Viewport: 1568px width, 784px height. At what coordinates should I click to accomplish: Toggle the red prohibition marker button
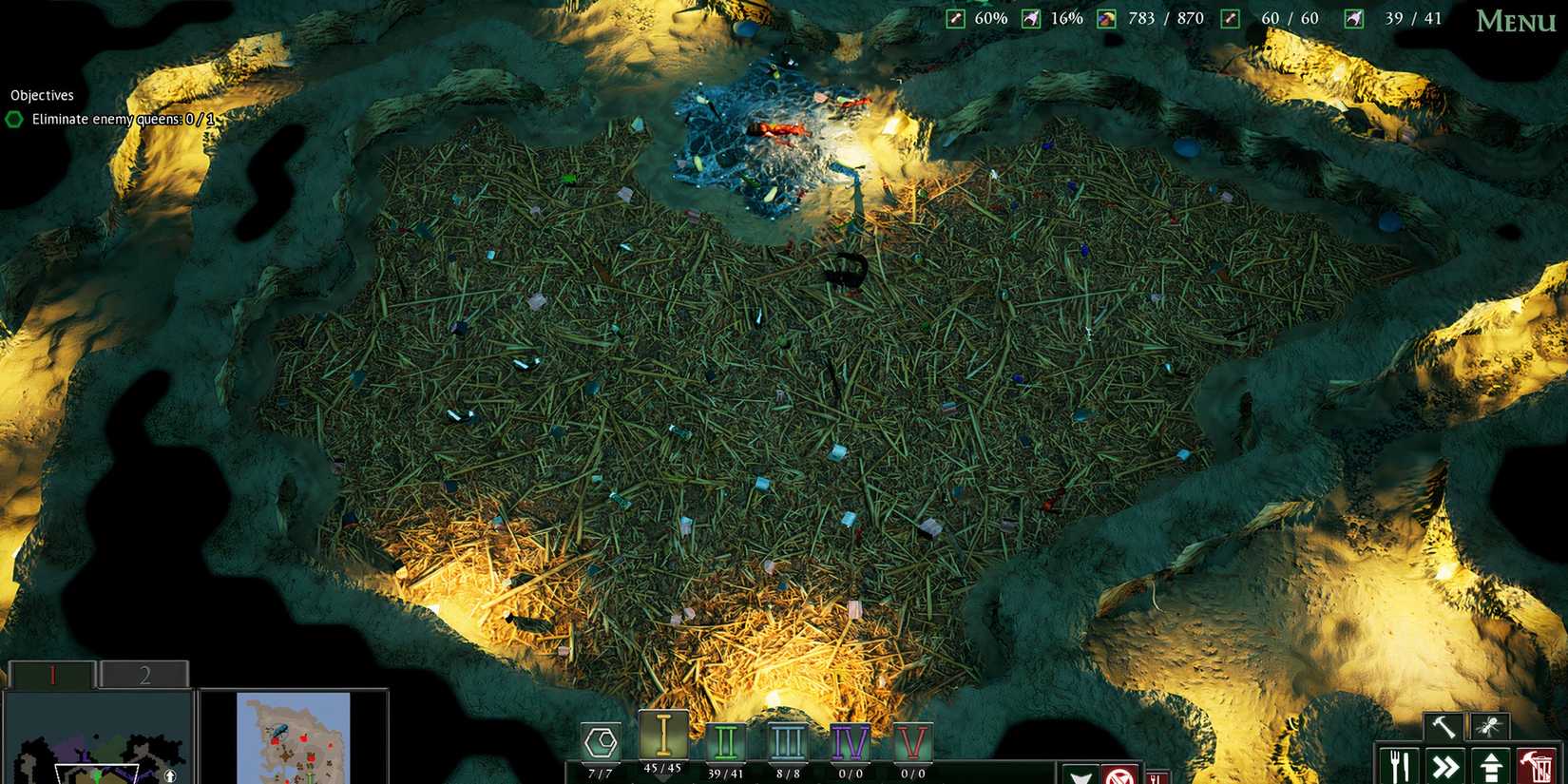pyautogui.click(x=1121, y=774)
